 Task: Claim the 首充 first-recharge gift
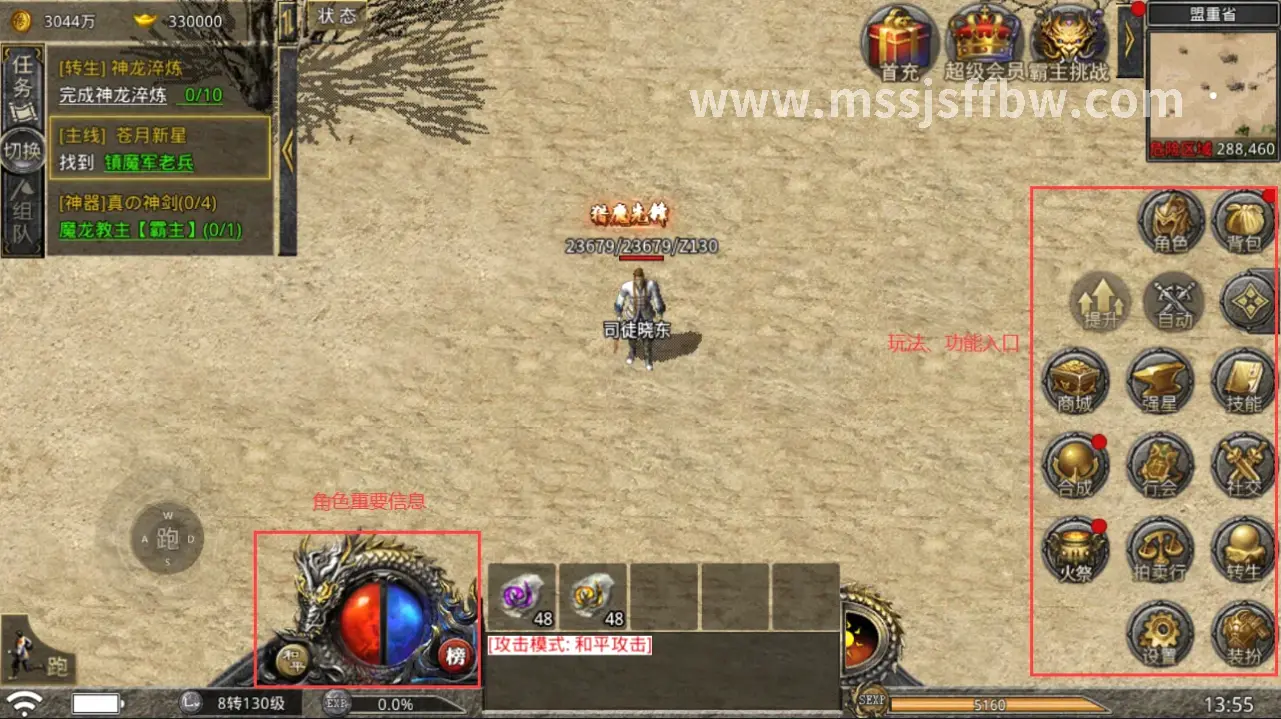click(x=899, y=42)
